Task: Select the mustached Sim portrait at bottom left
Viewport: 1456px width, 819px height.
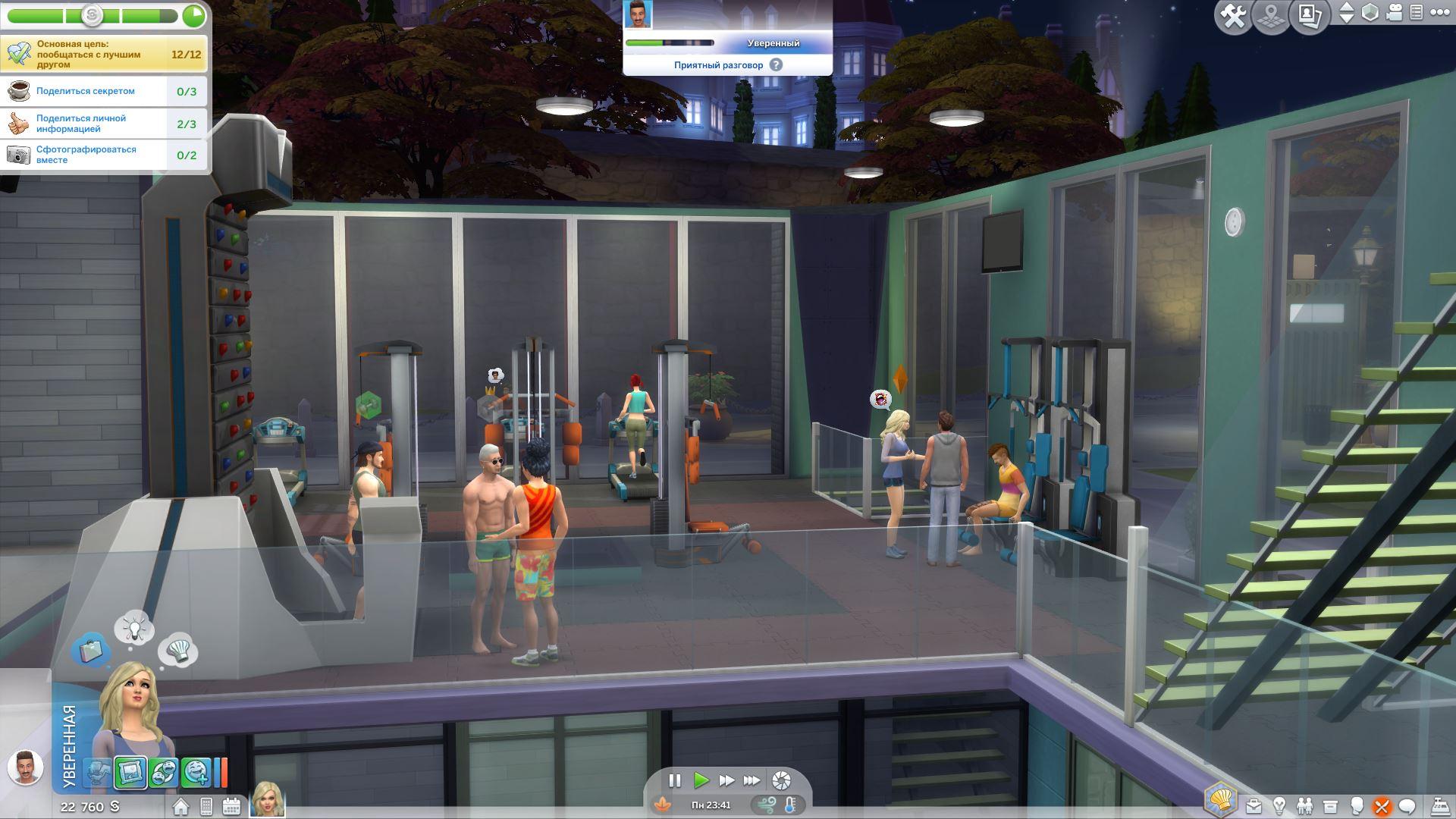Action: pyautogui.click(x=25, y=767)
